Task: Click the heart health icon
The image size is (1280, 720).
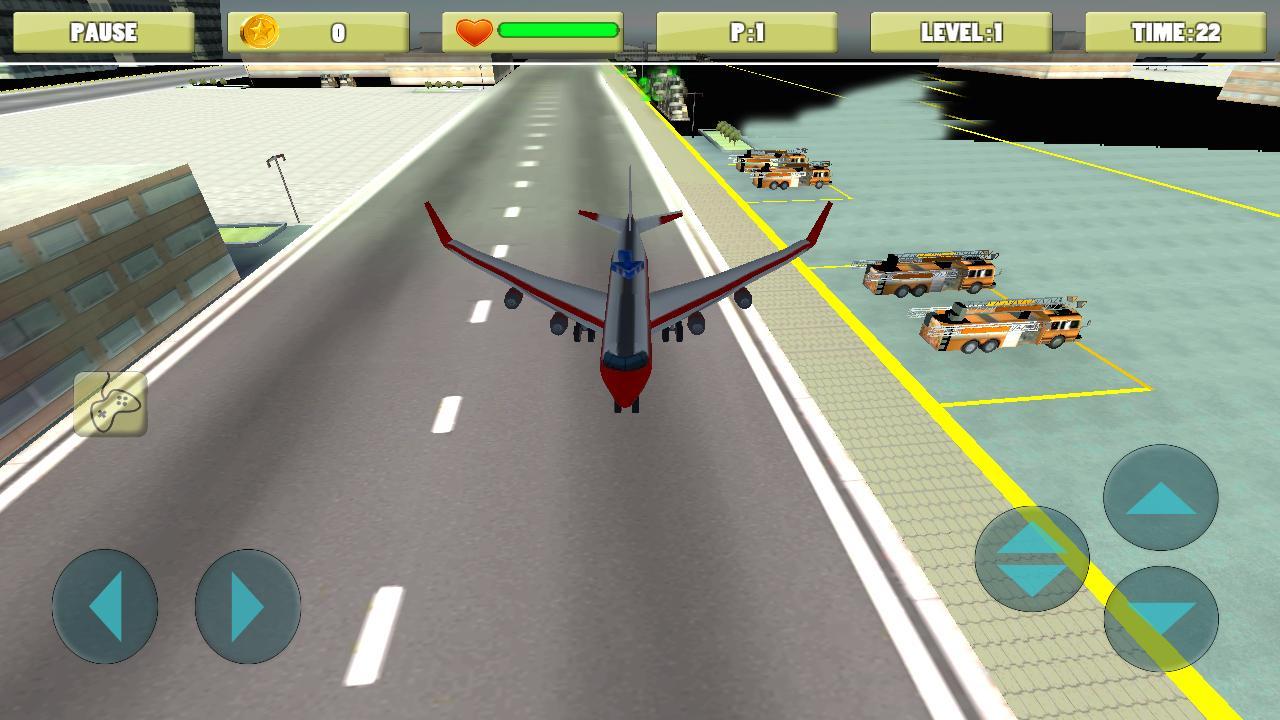Action: 475,32
